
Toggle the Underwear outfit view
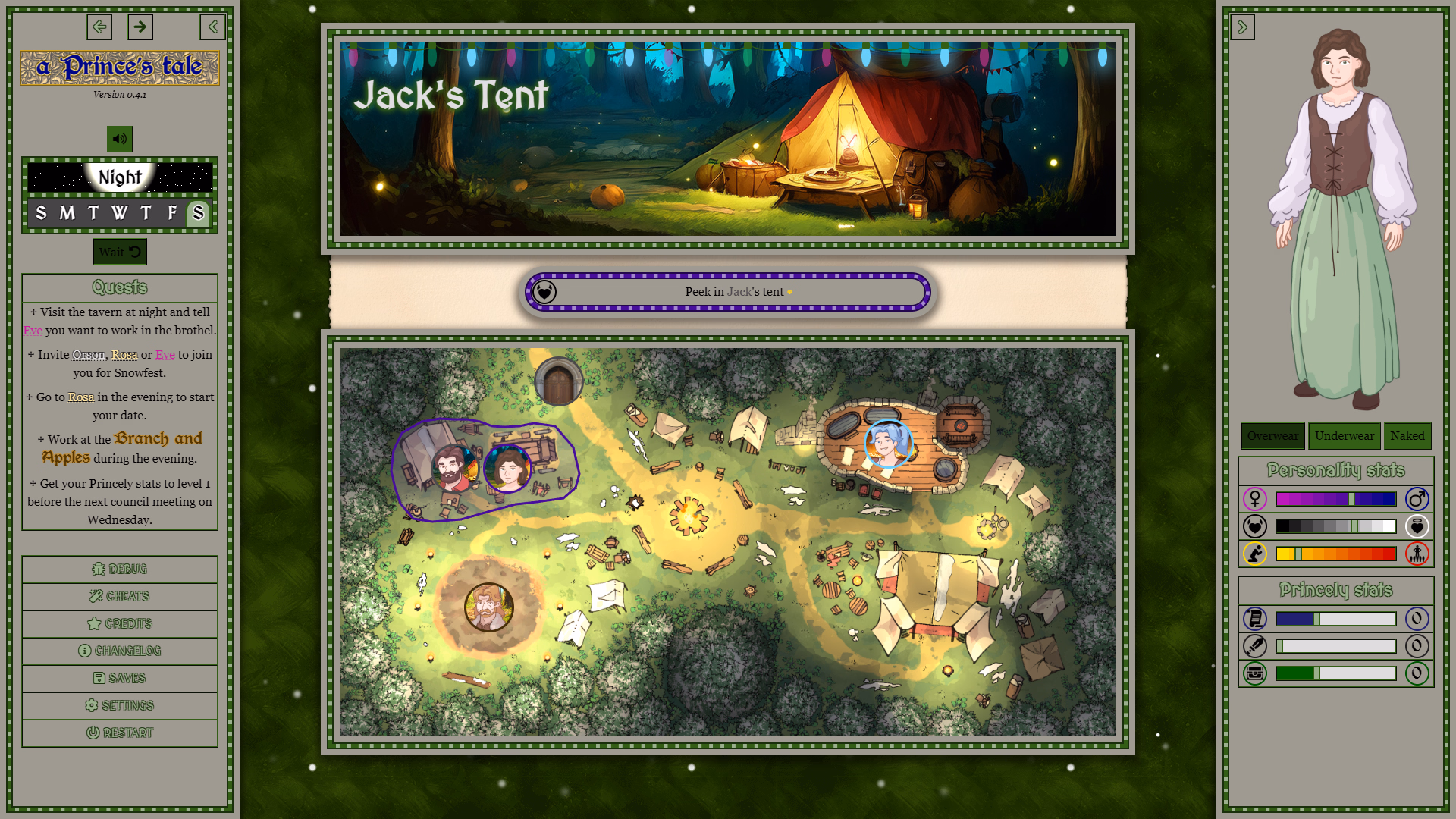[x=1343, y=436]
